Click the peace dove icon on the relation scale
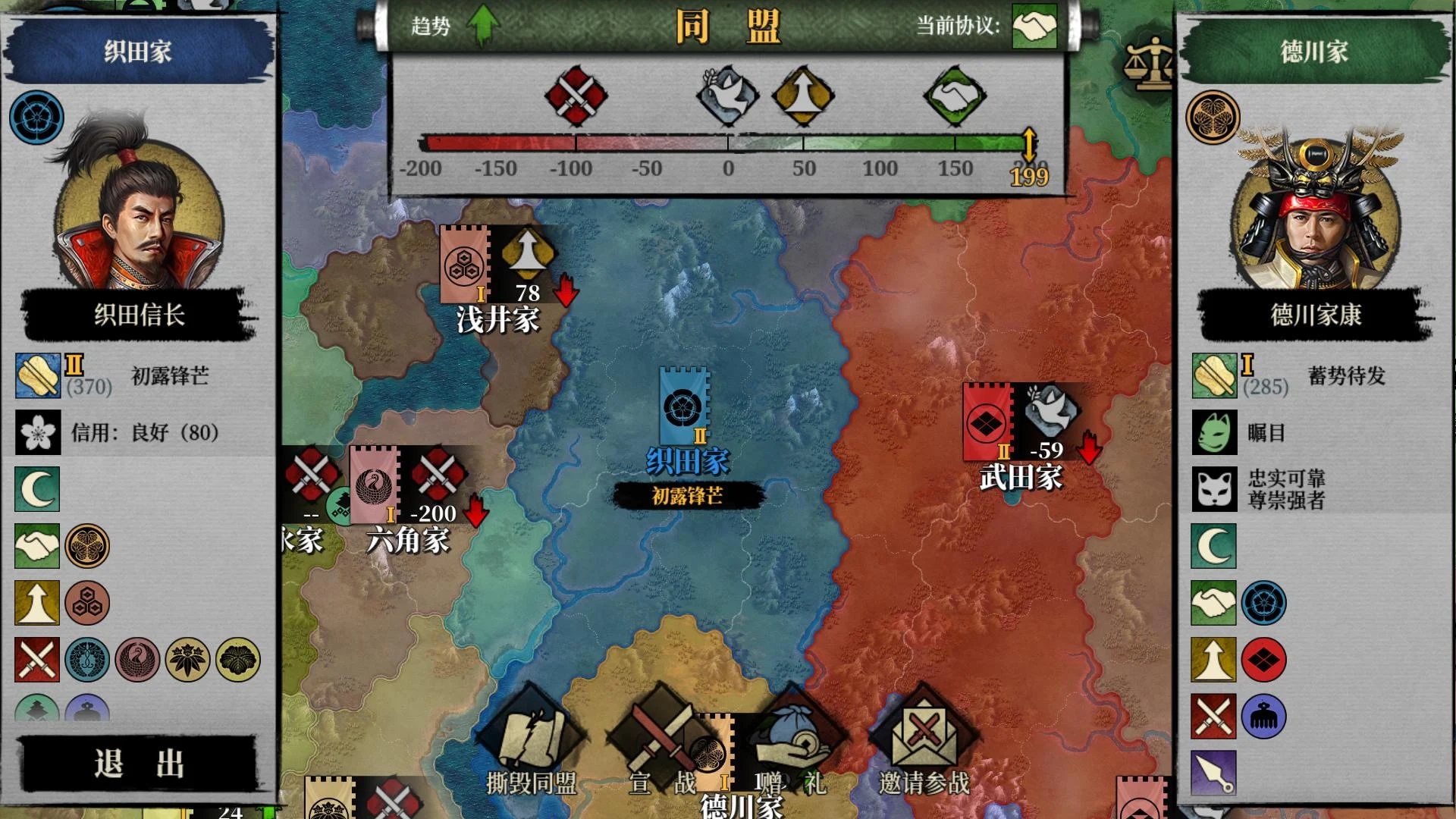This screenshot has height=819, width=1456. click(726, 95)
